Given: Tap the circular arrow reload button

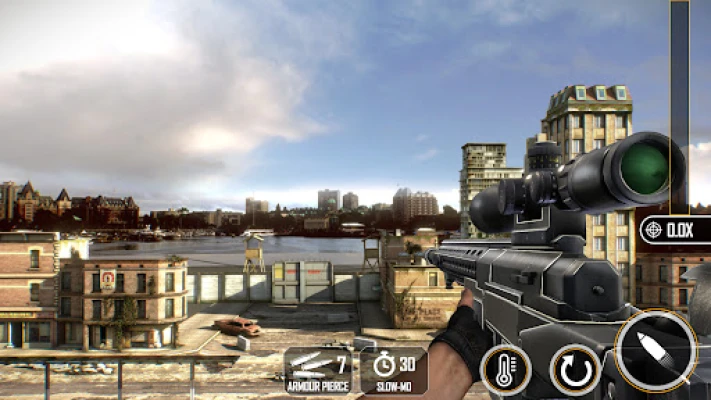Looking at the screenshot, I should pyautogui.click(x=575, y=369).
